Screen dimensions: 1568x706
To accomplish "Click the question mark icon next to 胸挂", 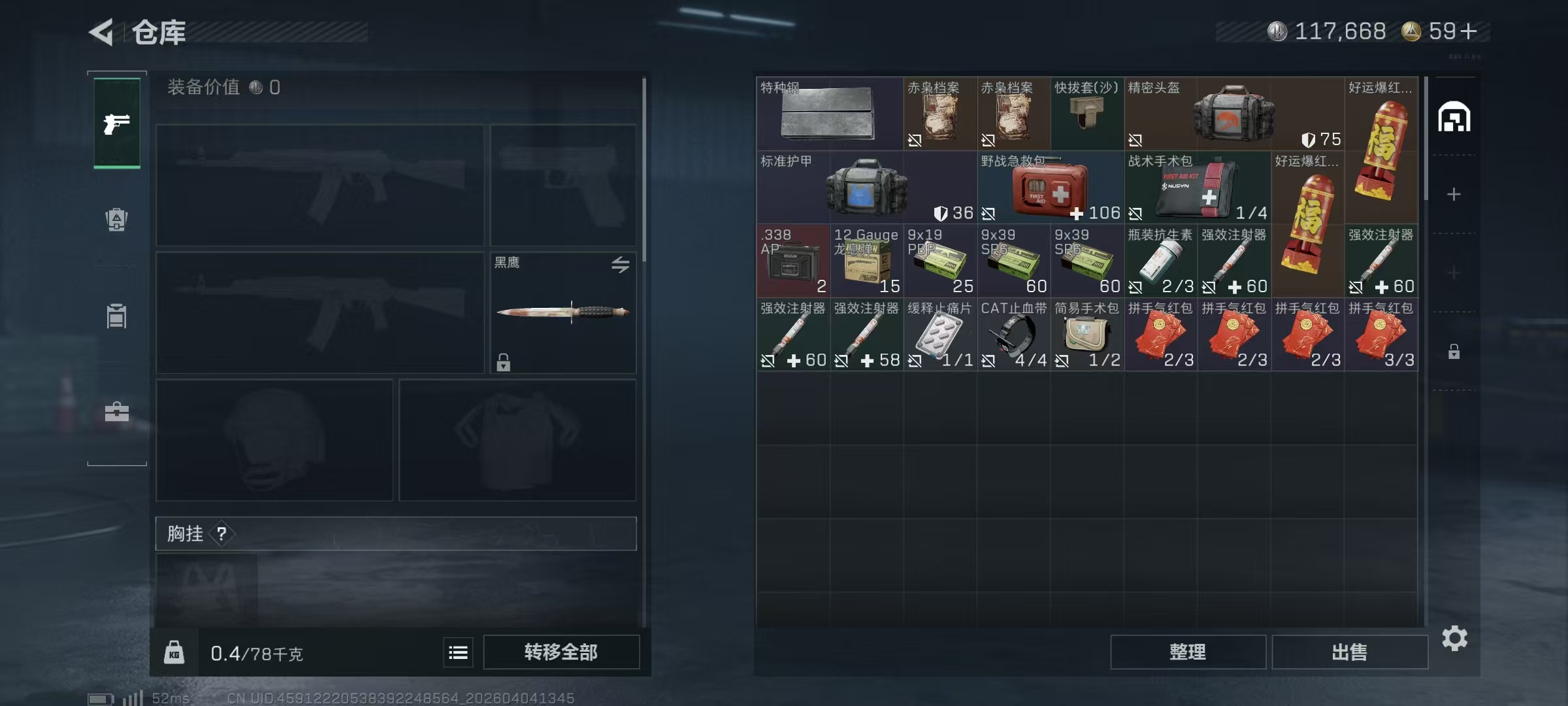I will 223,534.
